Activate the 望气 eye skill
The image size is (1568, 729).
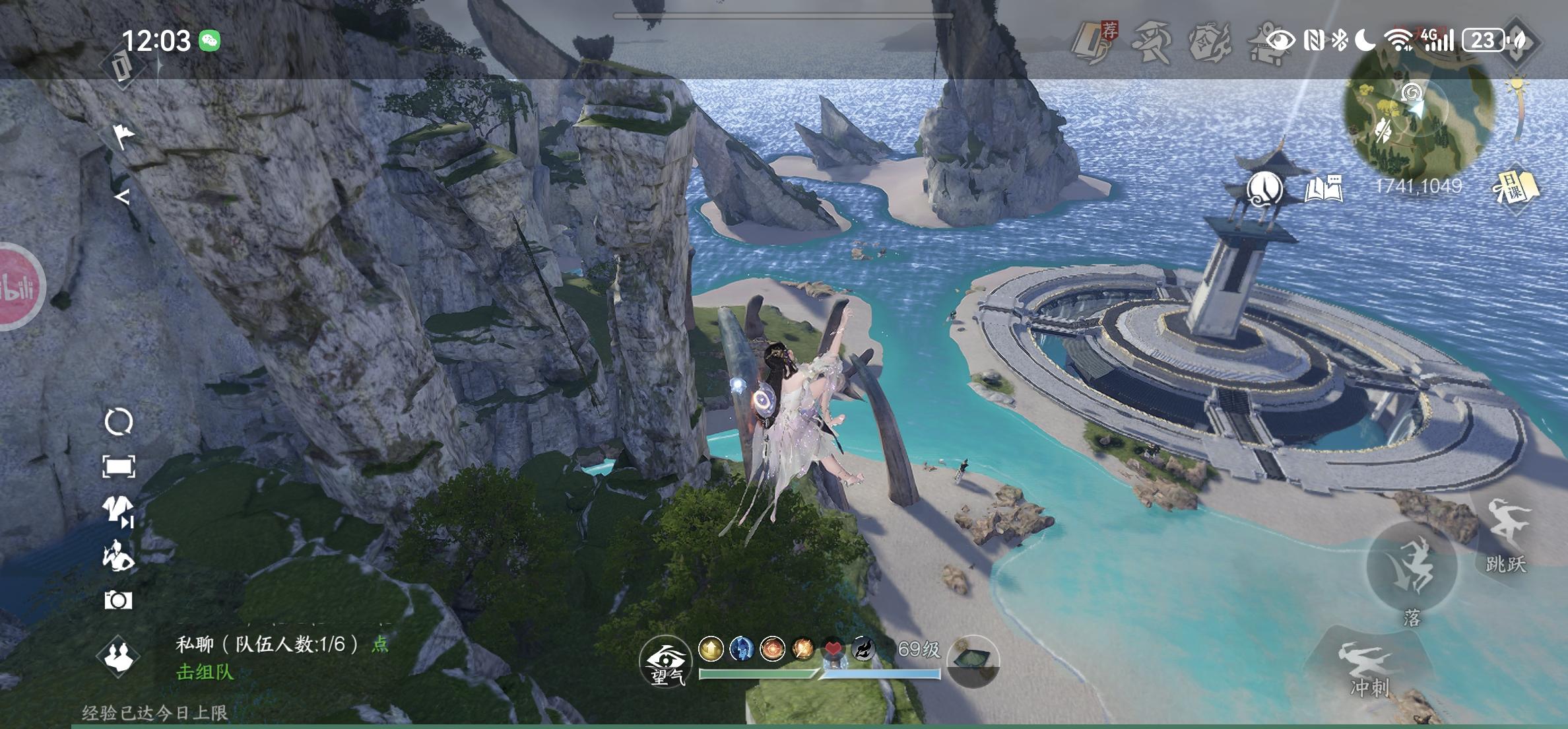coord(665,662)
